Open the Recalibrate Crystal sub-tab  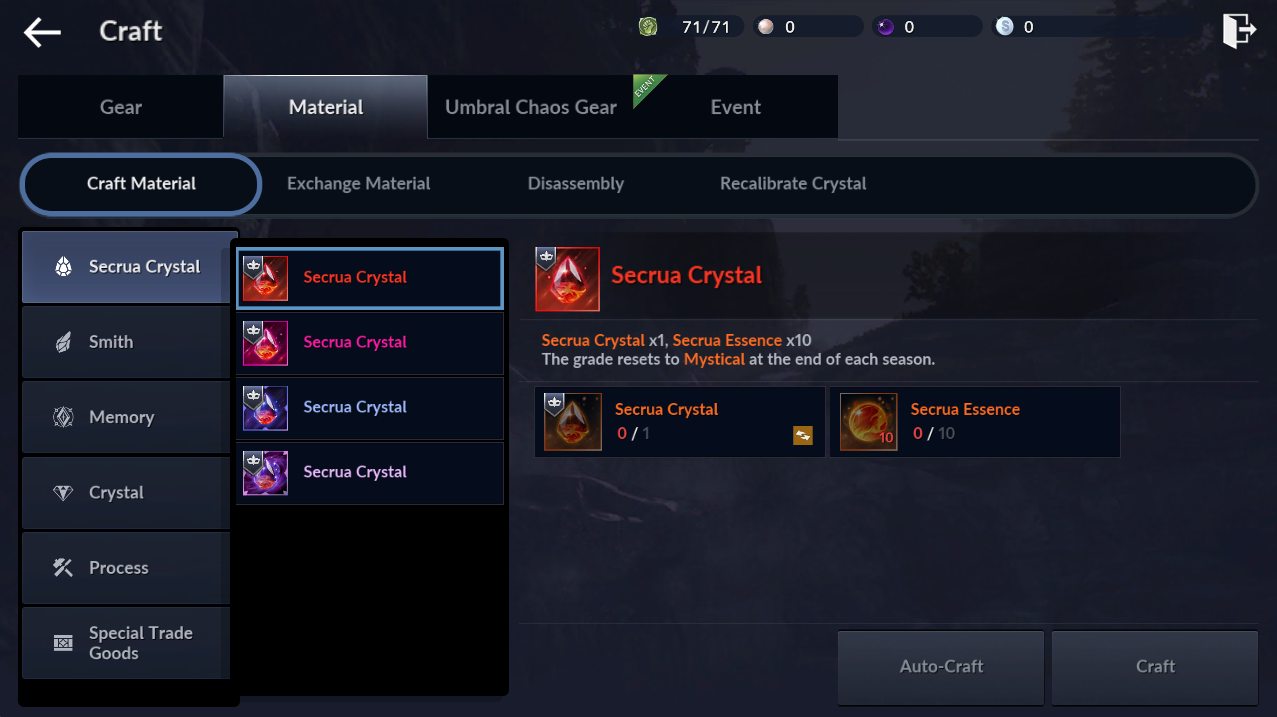click(793, 184)
